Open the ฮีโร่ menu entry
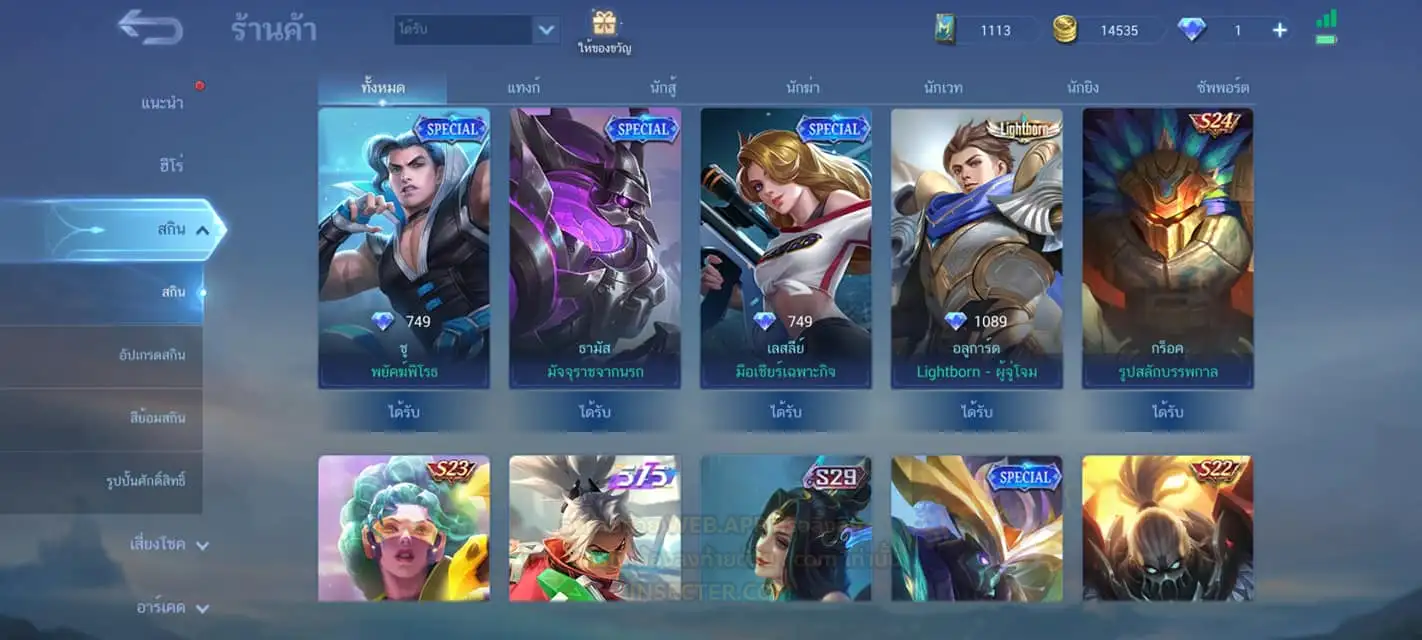 click(x=170, y=165)
